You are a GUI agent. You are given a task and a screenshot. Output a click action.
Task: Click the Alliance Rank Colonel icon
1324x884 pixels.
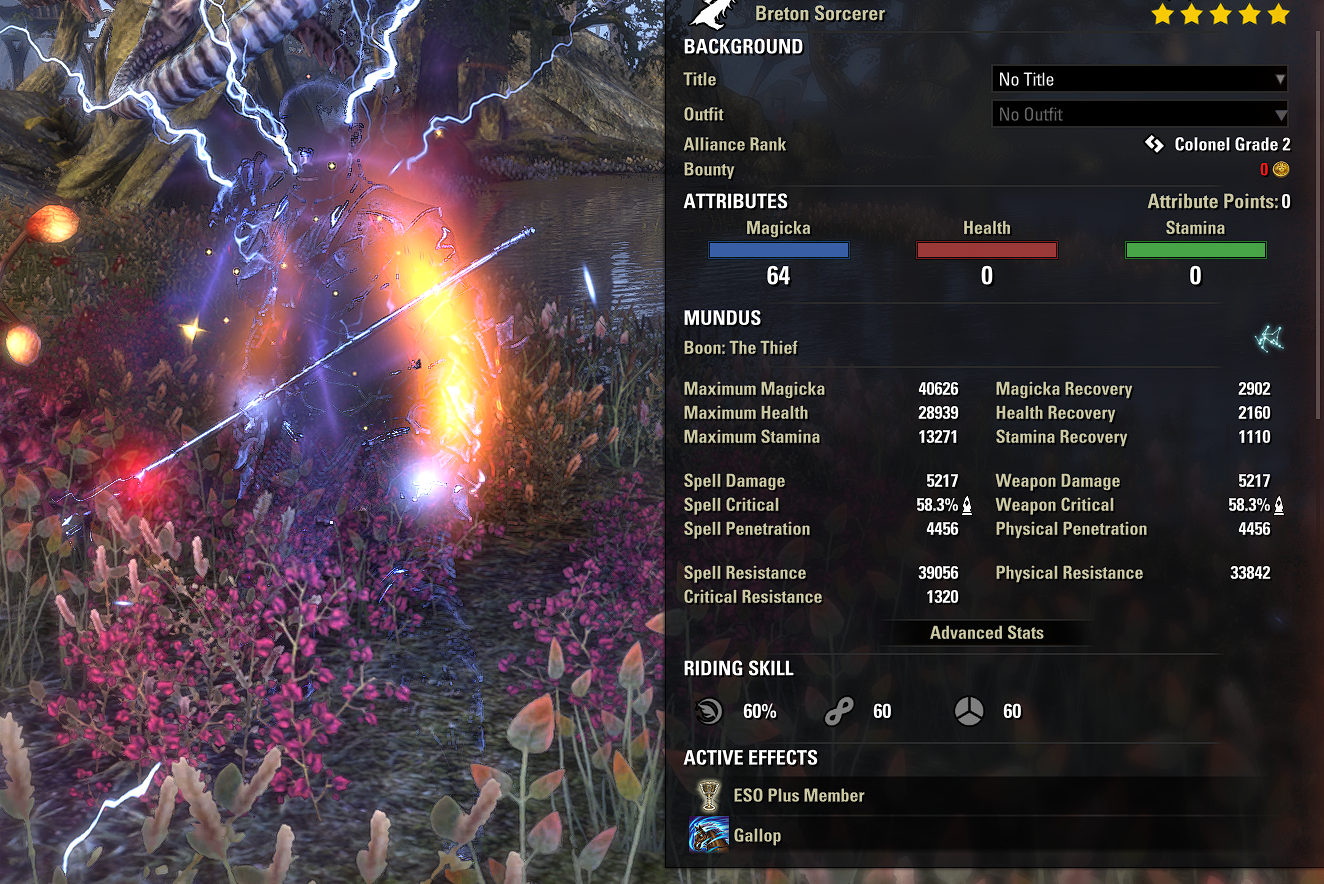1154,145
